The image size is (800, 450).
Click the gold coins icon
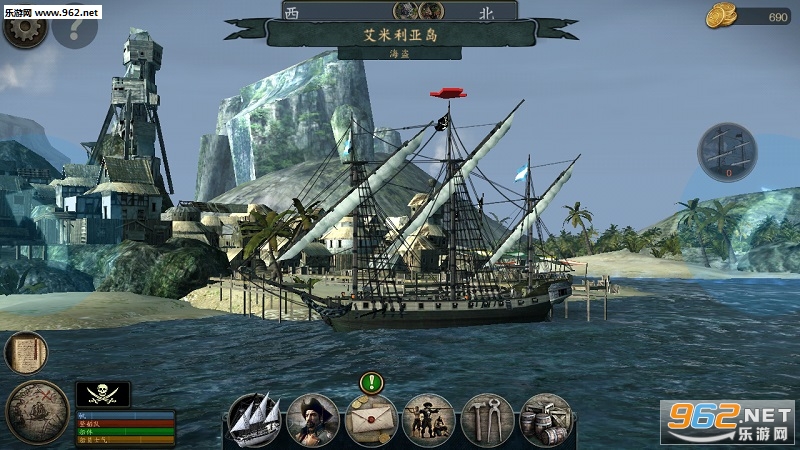[721, 15]
